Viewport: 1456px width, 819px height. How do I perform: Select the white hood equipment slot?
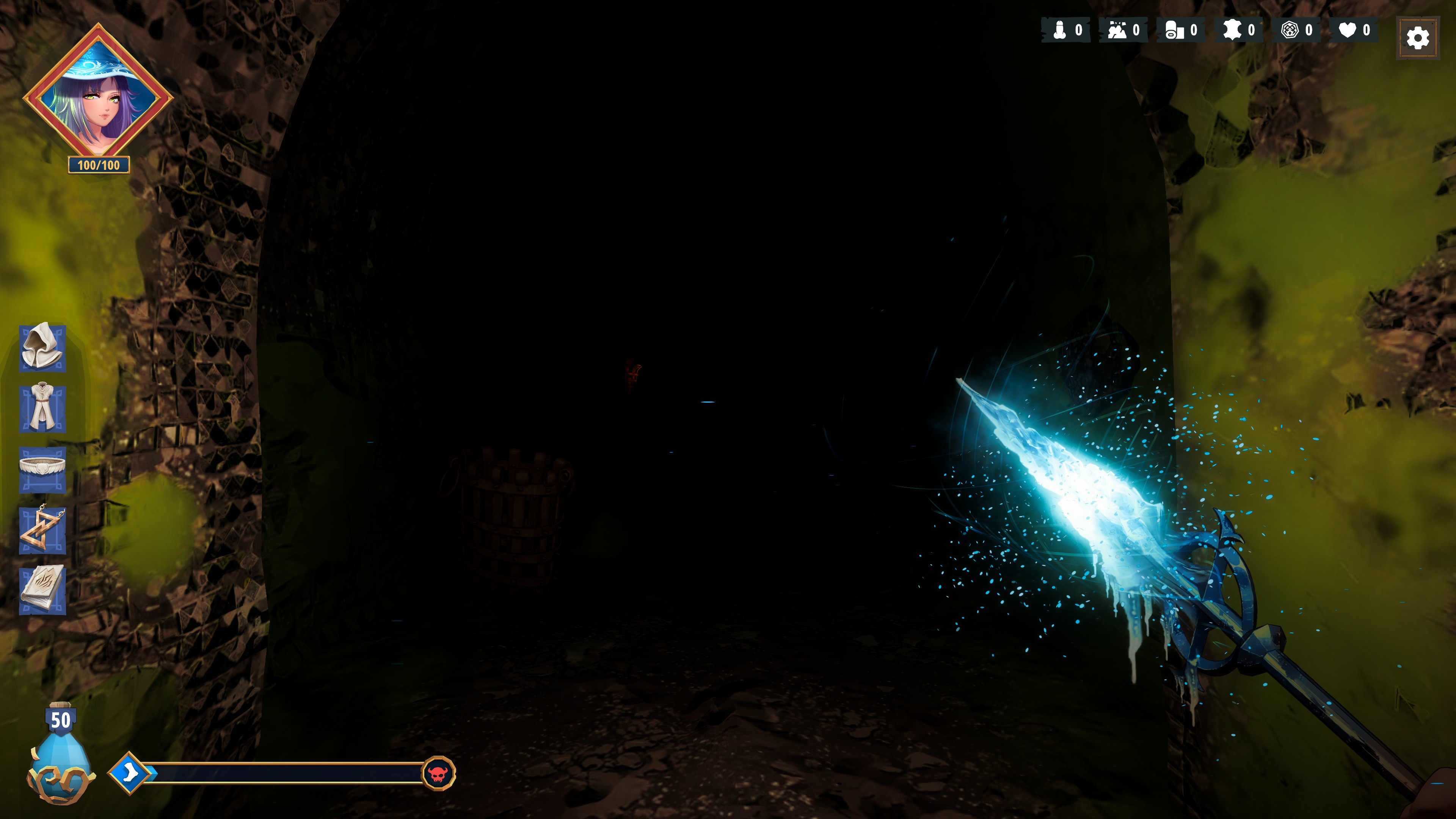[42, 348]
